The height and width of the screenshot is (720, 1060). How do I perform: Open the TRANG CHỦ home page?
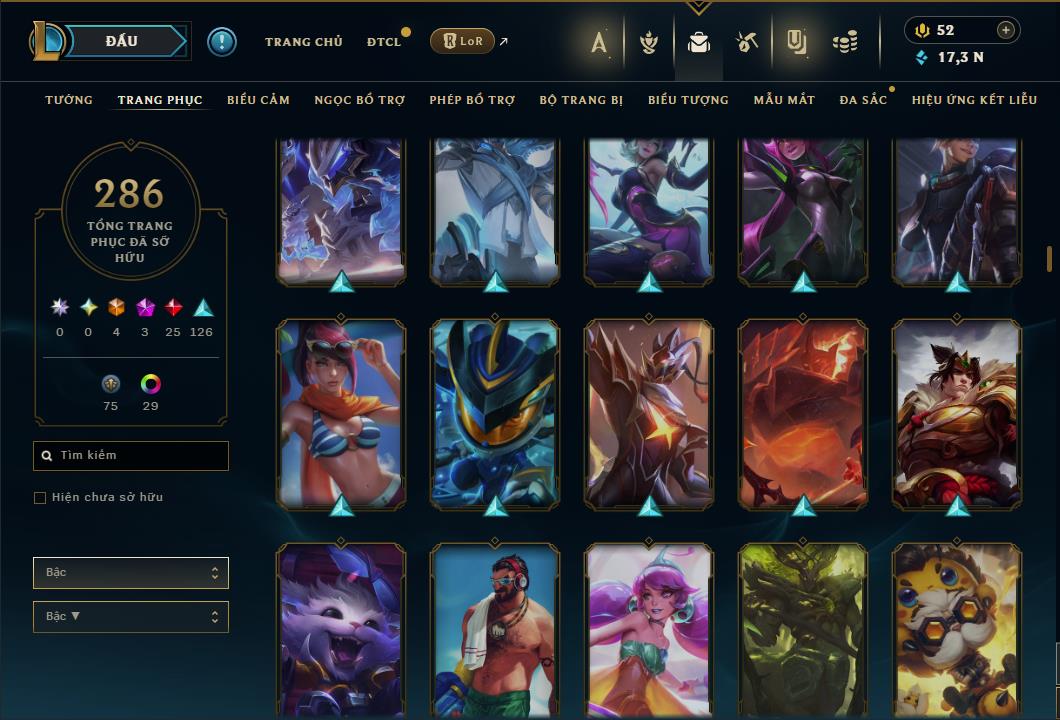tap(303, 42)
